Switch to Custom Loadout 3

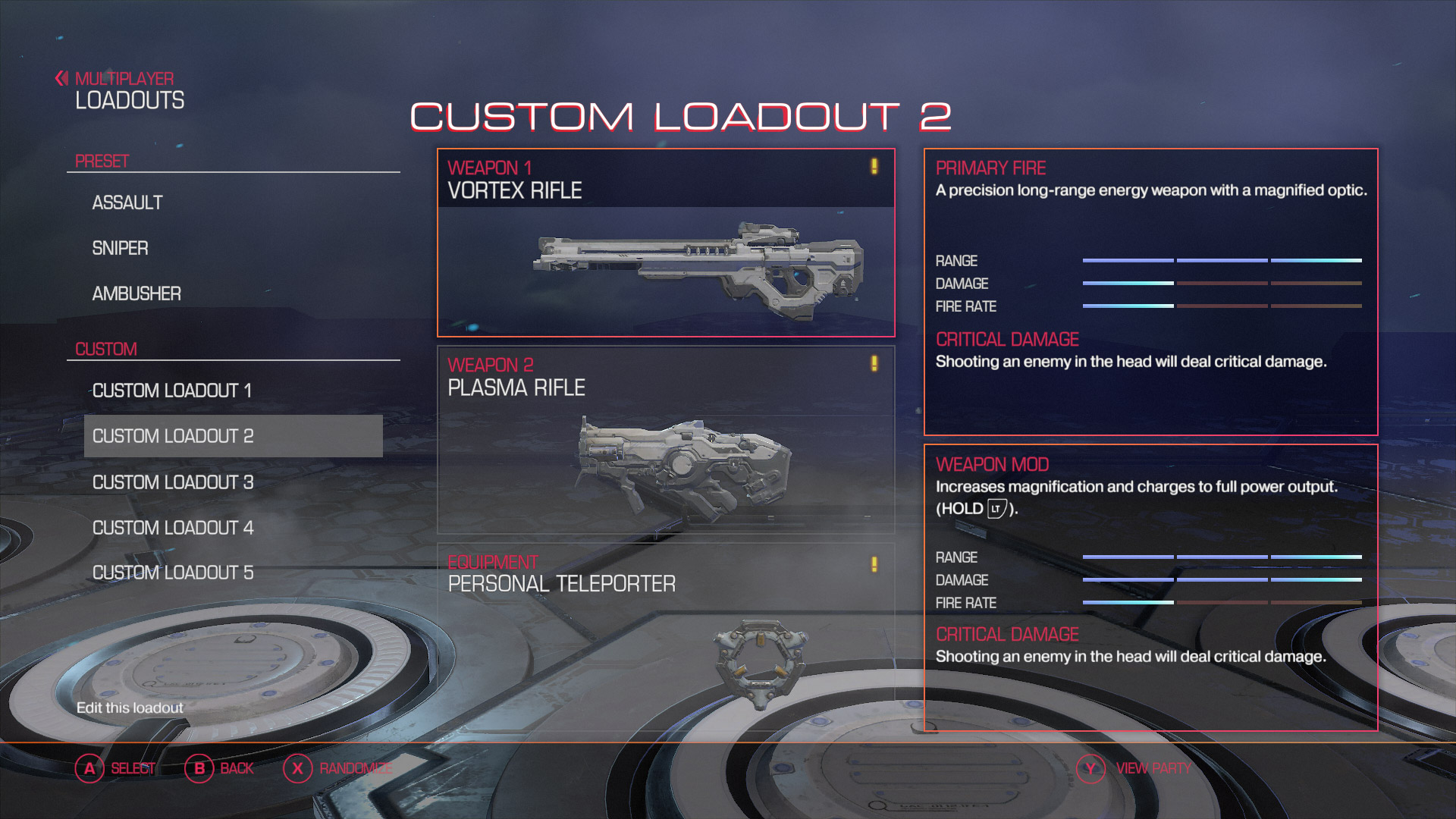[x=173, y=482]
